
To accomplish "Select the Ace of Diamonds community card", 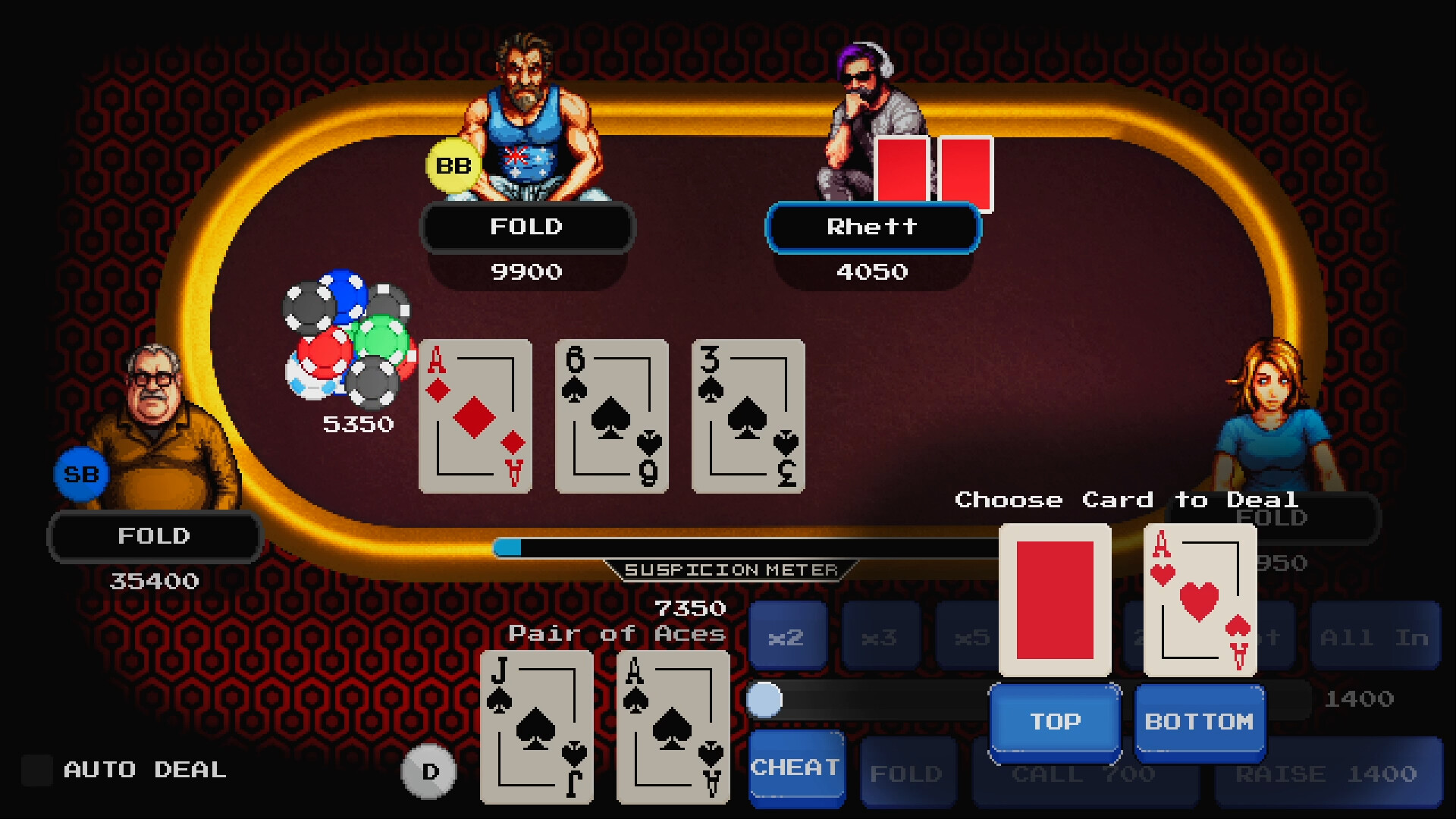I will [475, 416].
